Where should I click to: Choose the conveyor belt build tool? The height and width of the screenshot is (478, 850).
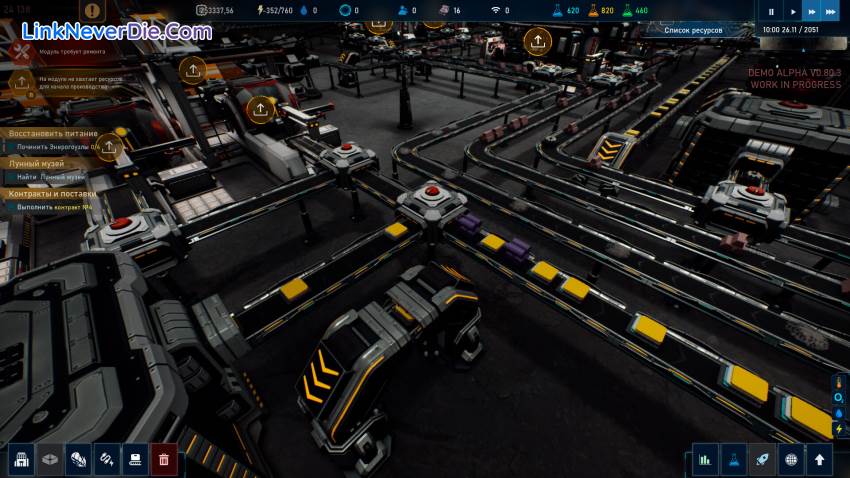pyautogui.click(x=135, y=459)
